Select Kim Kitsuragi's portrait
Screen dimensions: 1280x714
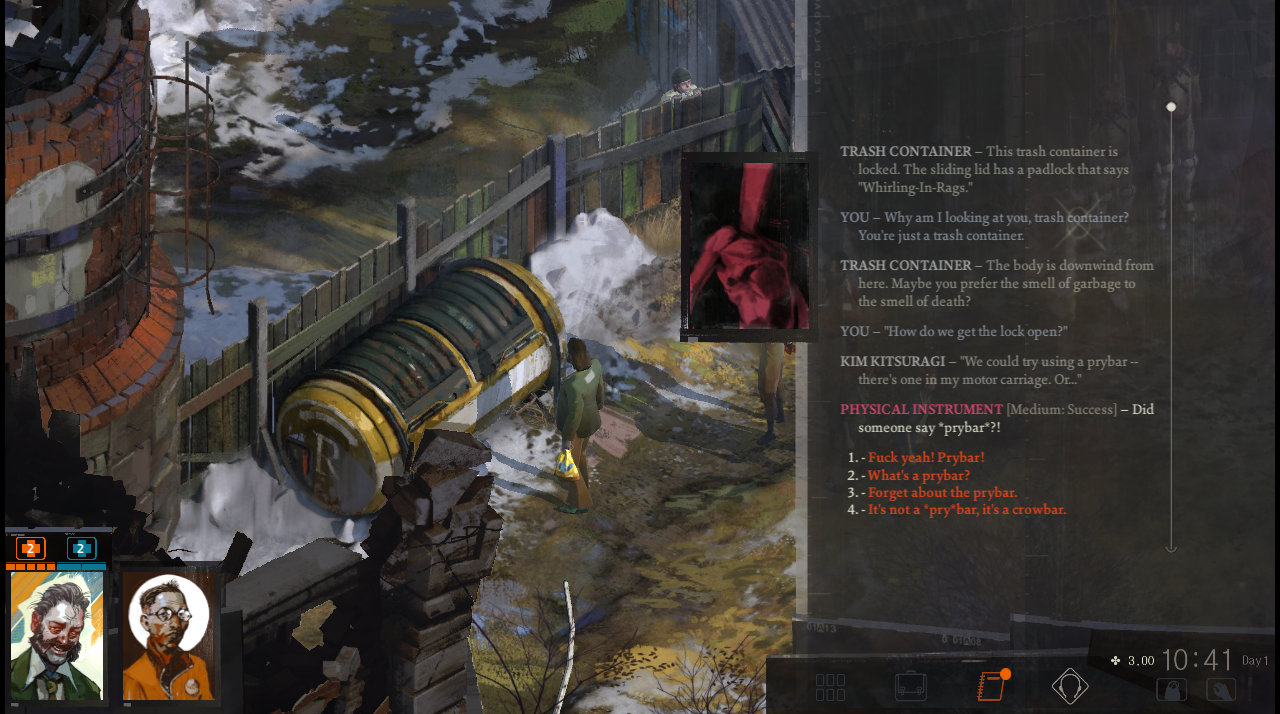(x=169, y=636)
